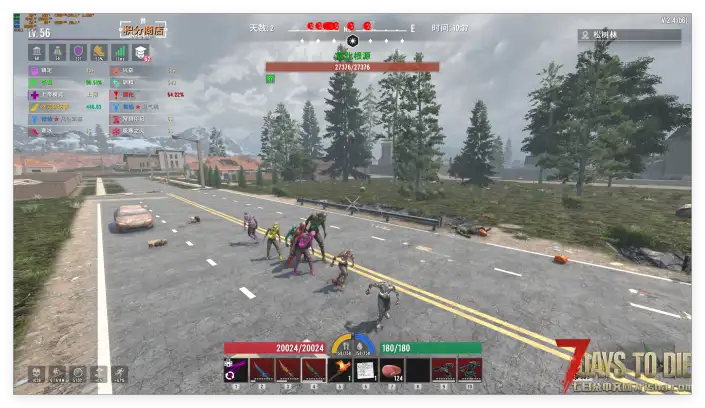Click the food fork-and-knife gauge
Image resolution: width=705 pixels, height=408 pixels.
coord(343,346)
